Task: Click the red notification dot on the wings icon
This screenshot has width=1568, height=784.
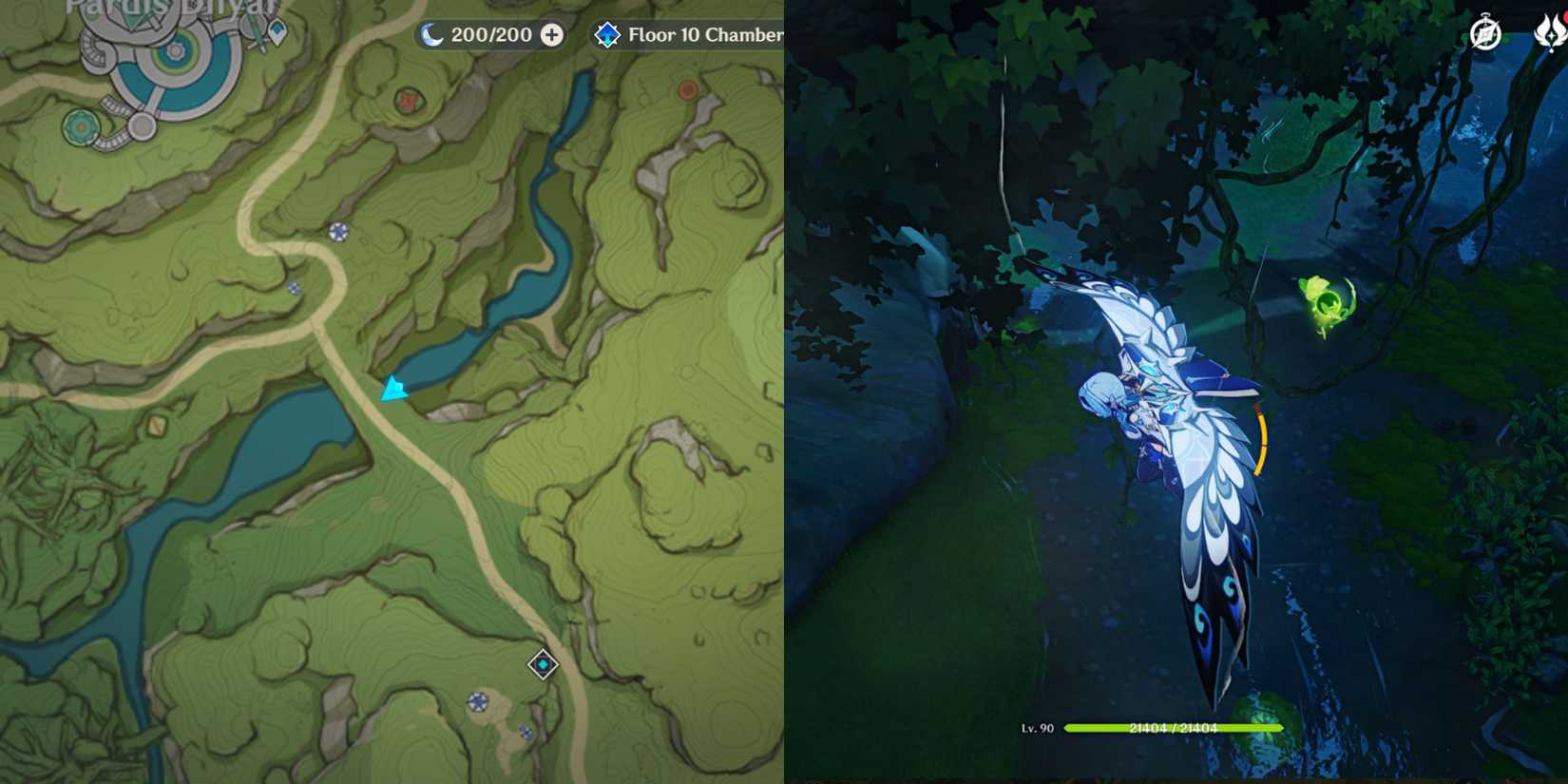Action: 1566,17
